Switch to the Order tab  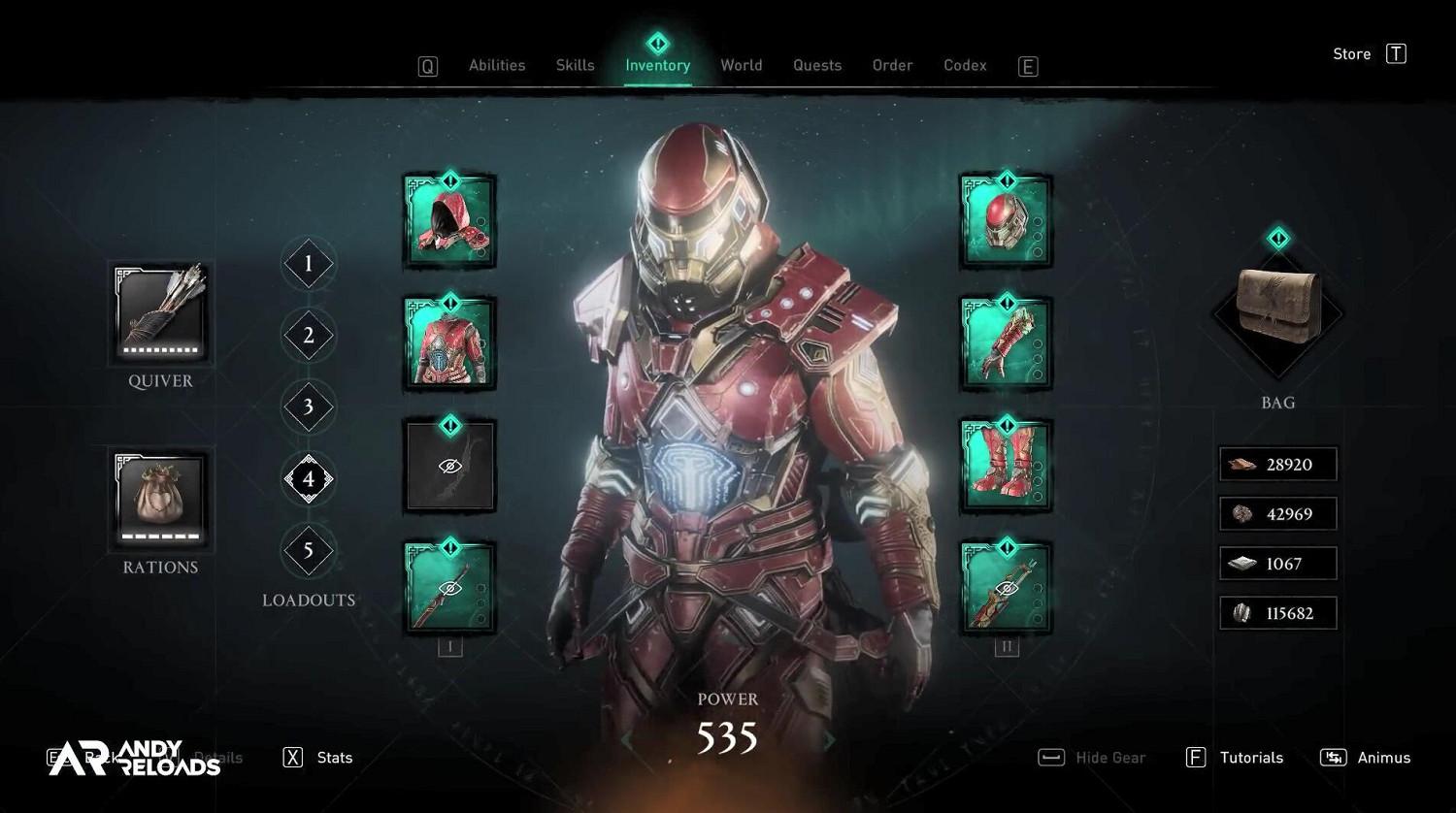tap(892, 65)
